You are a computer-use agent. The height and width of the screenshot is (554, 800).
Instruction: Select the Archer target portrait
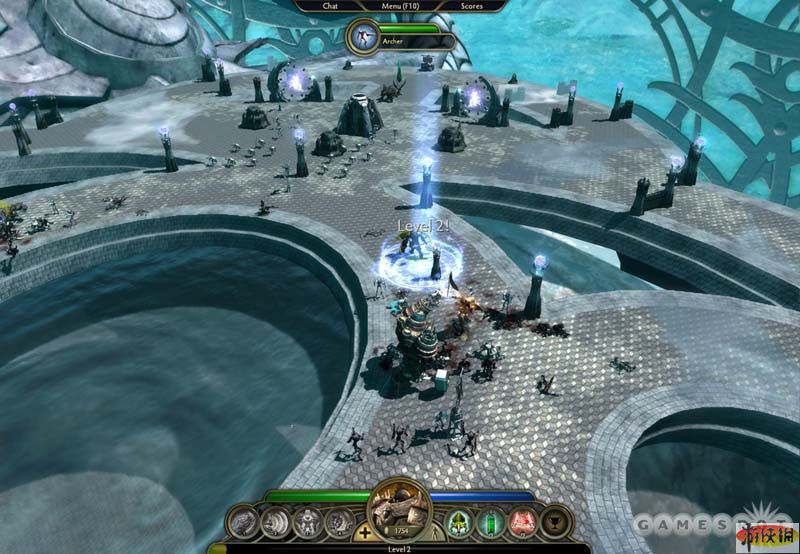tap(361, 39)
